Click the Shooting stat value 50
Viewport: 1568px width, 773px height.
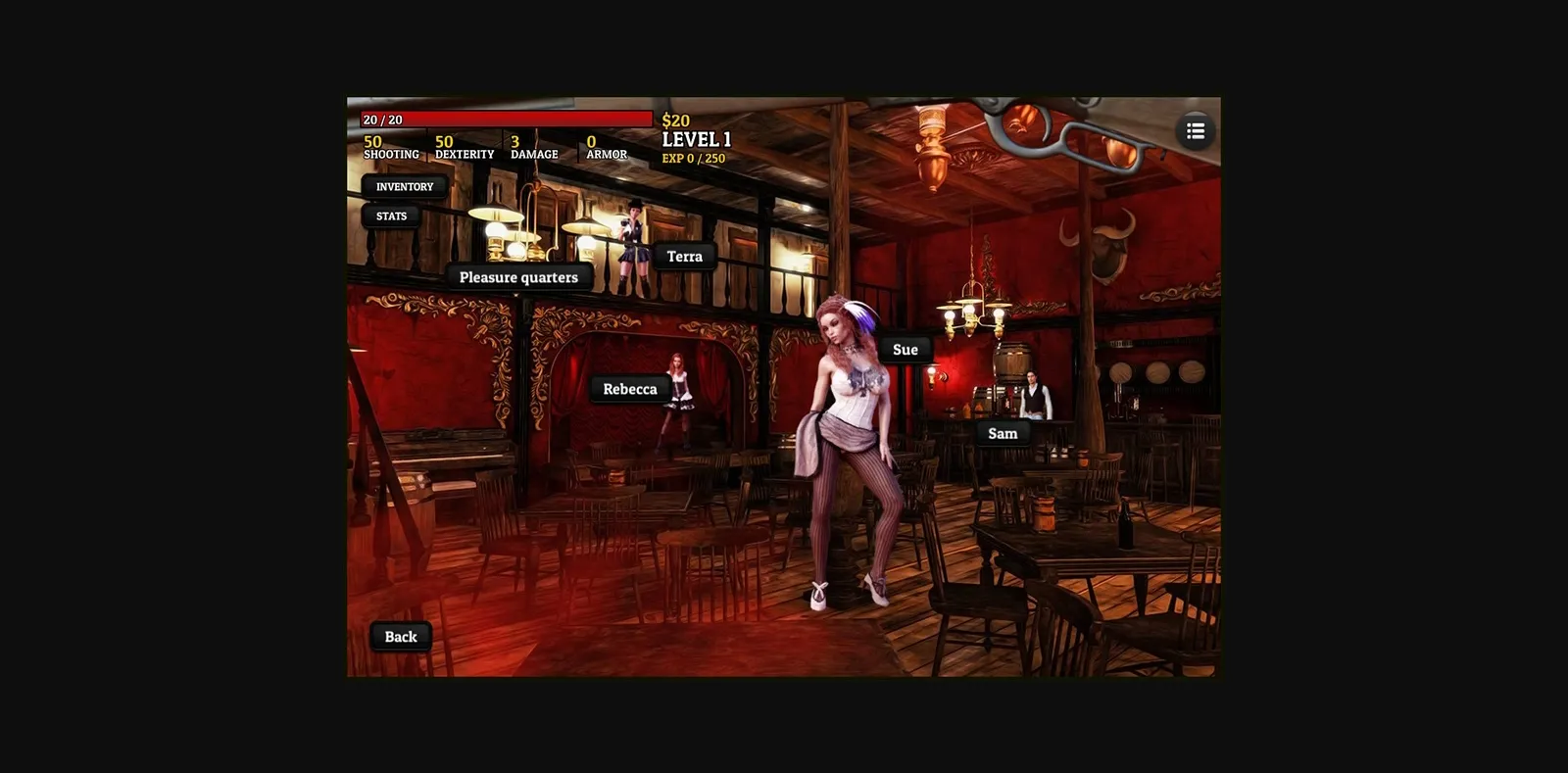(x=372, y=142)
